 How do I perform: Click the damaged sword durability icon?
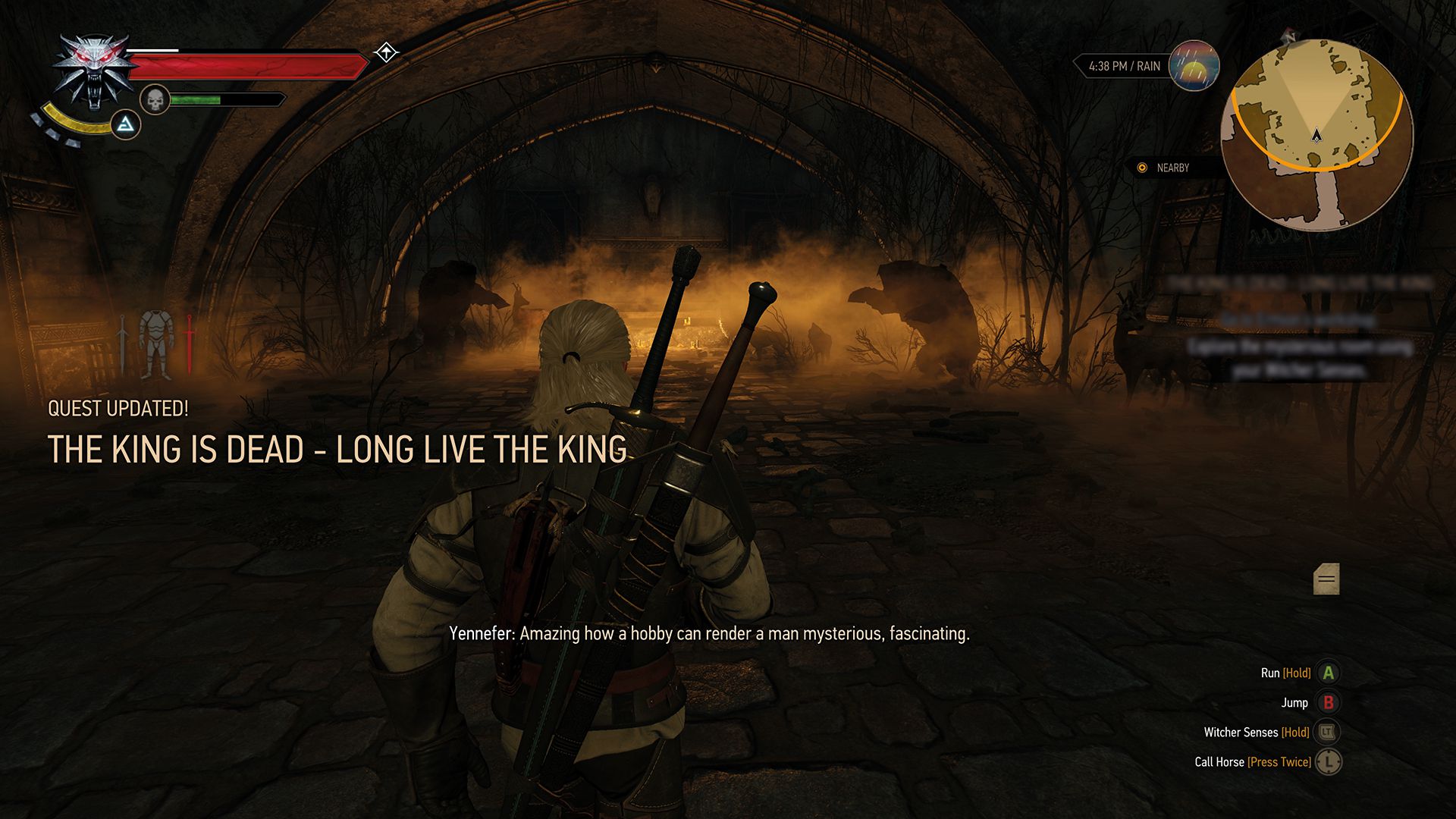click(190, 343)
